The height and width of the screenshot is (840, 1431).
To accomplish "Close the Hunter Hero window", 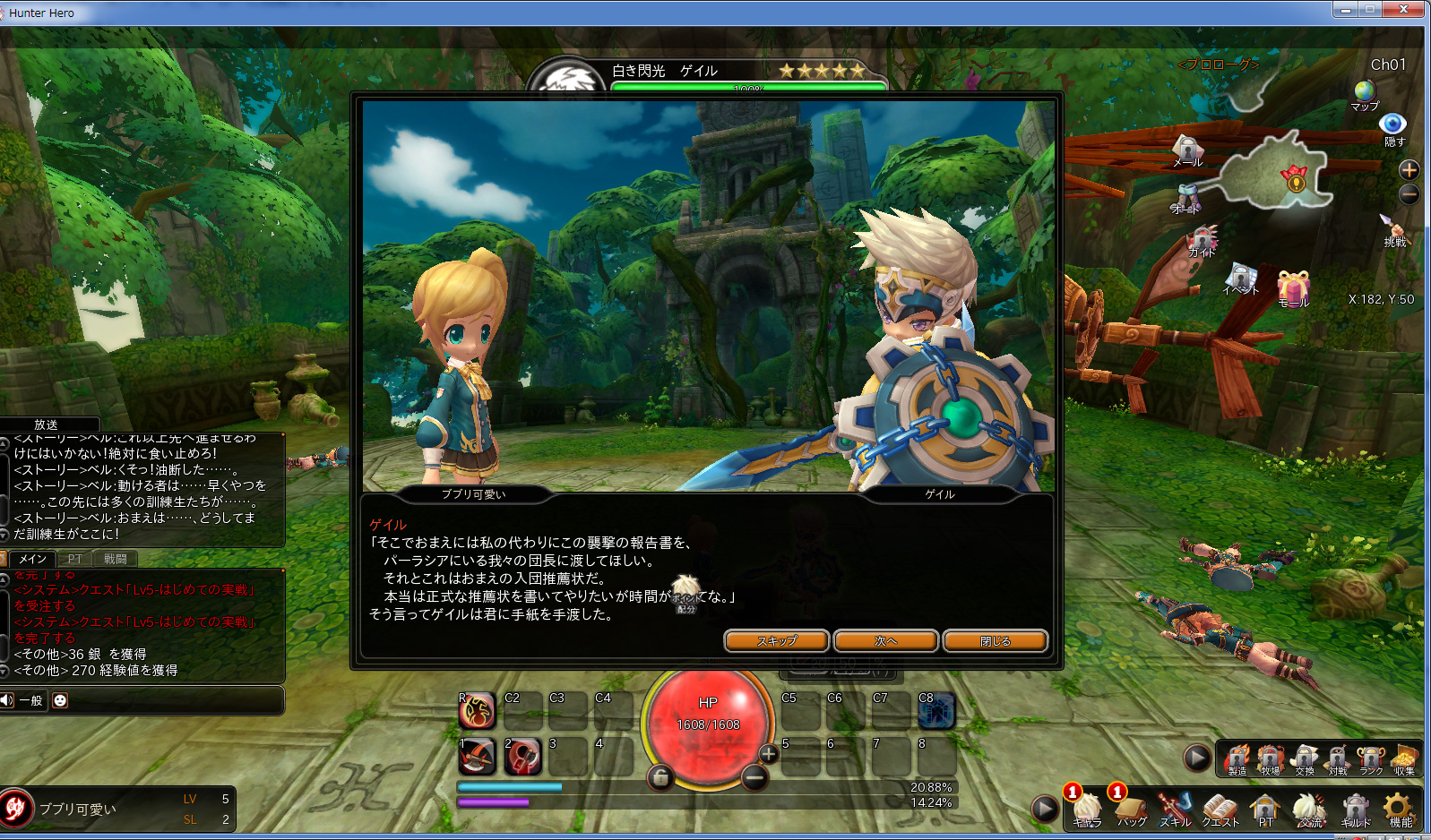I will coord(1404,10).
